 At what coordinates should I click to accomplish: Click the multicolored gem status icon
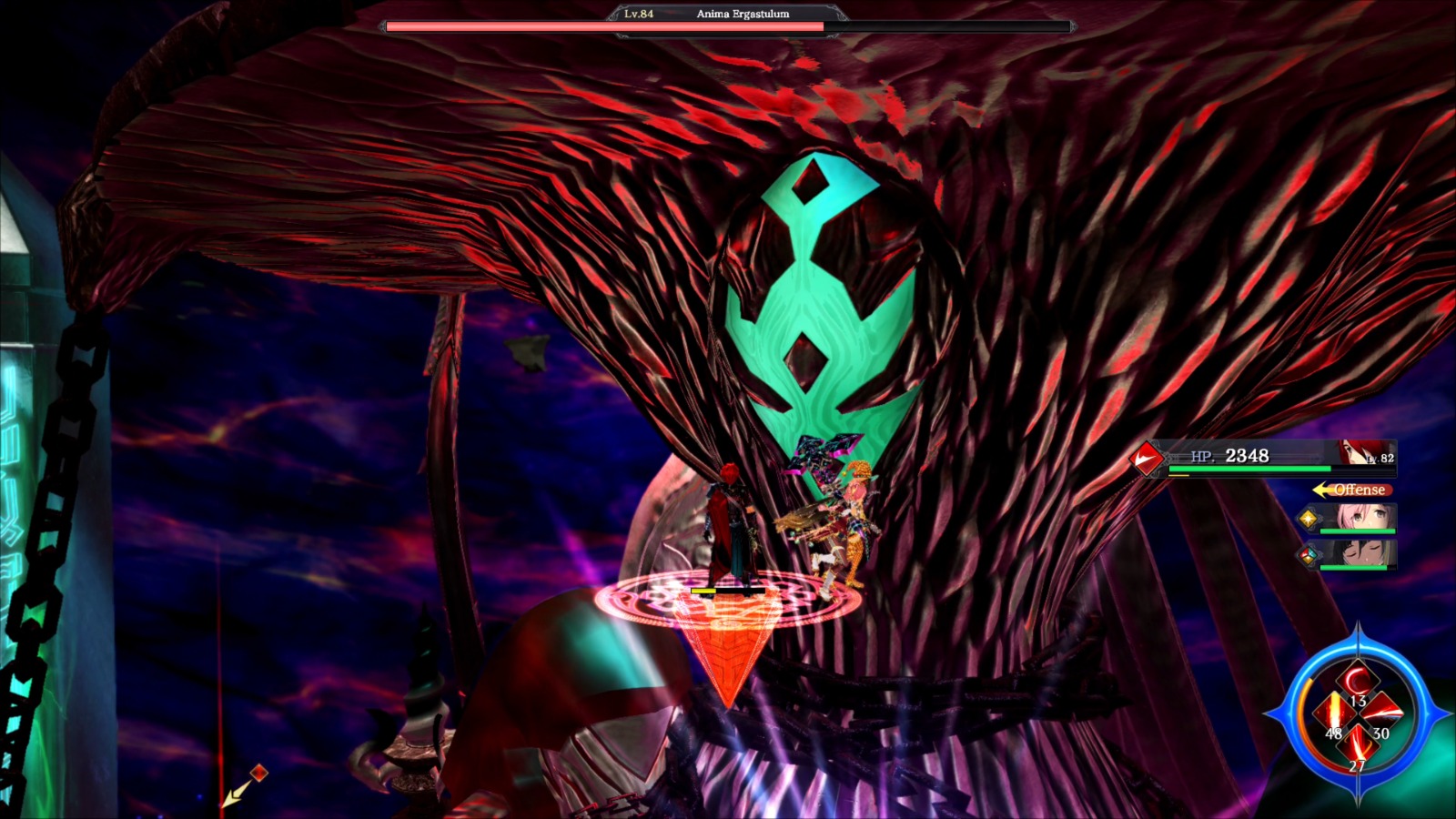click(1307, 555)
